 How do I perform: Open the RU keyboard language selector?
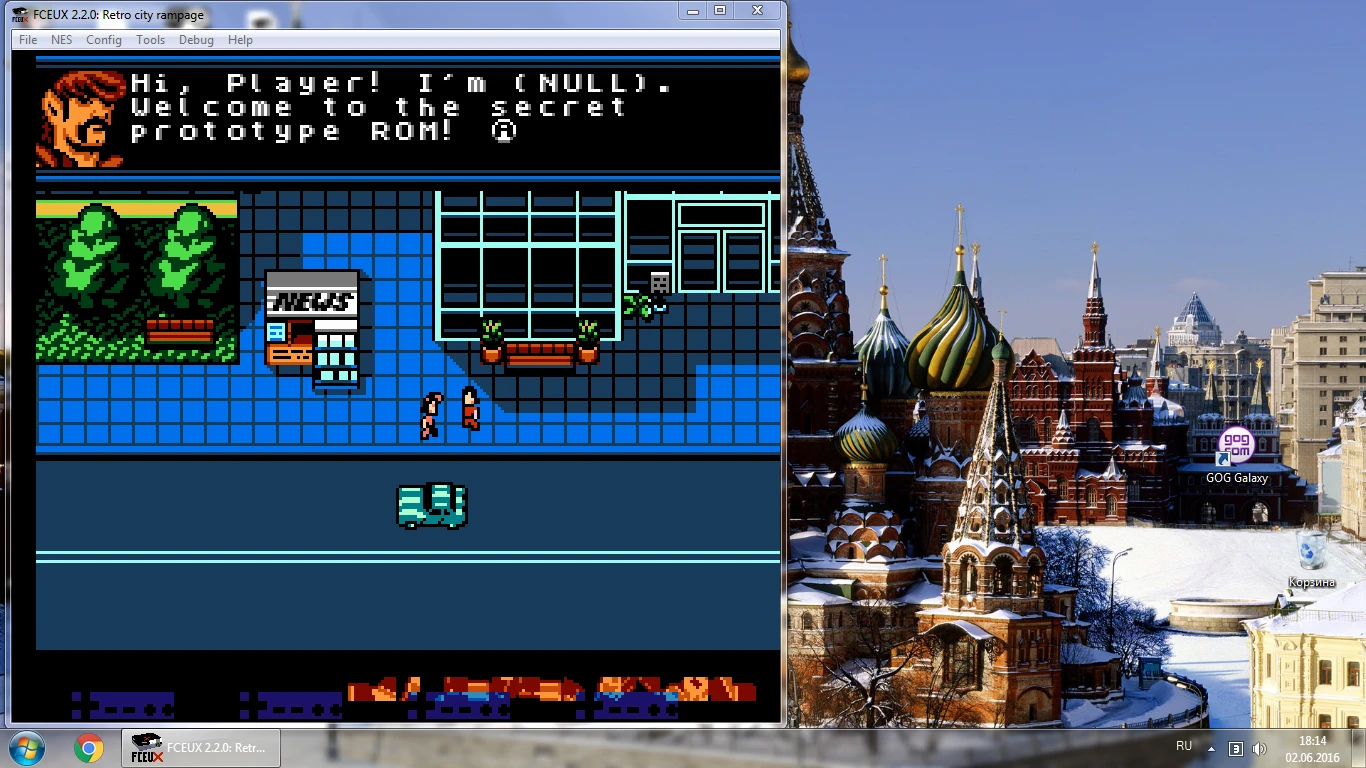click(x=1183, y=746)
